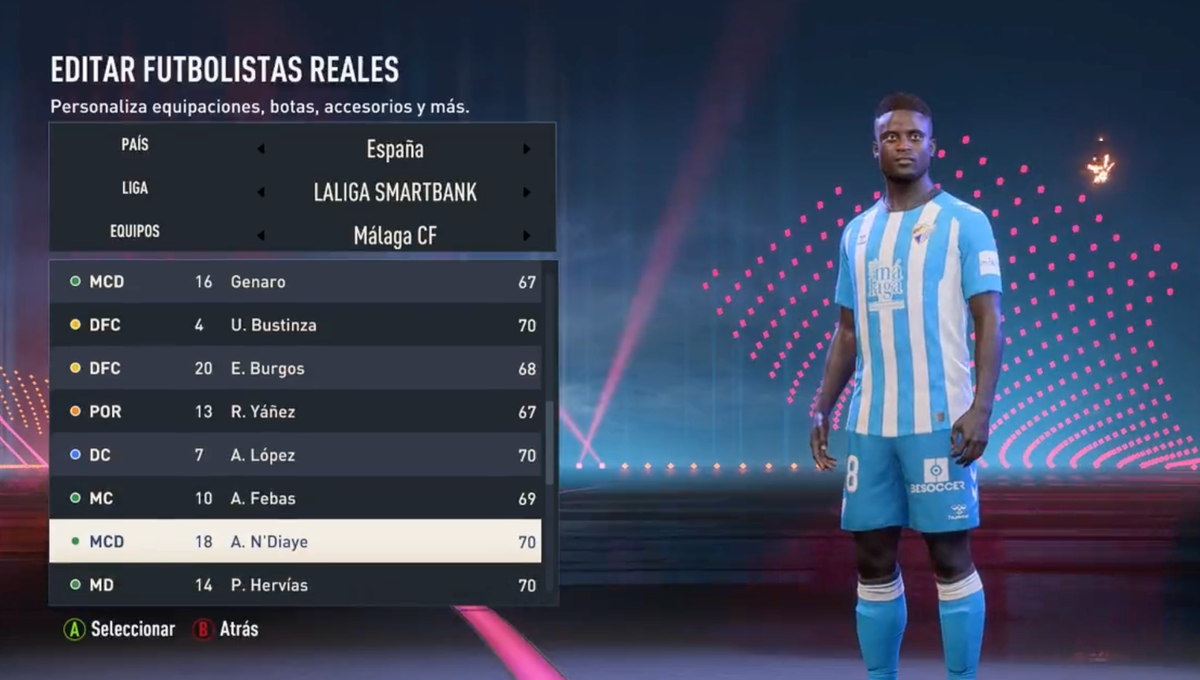The width and height of the screenshot is (1200, 680).
Task: Switch to next league after LALIGA SMARTBANK
Action: pyautogui.click(x=526, y=193)
